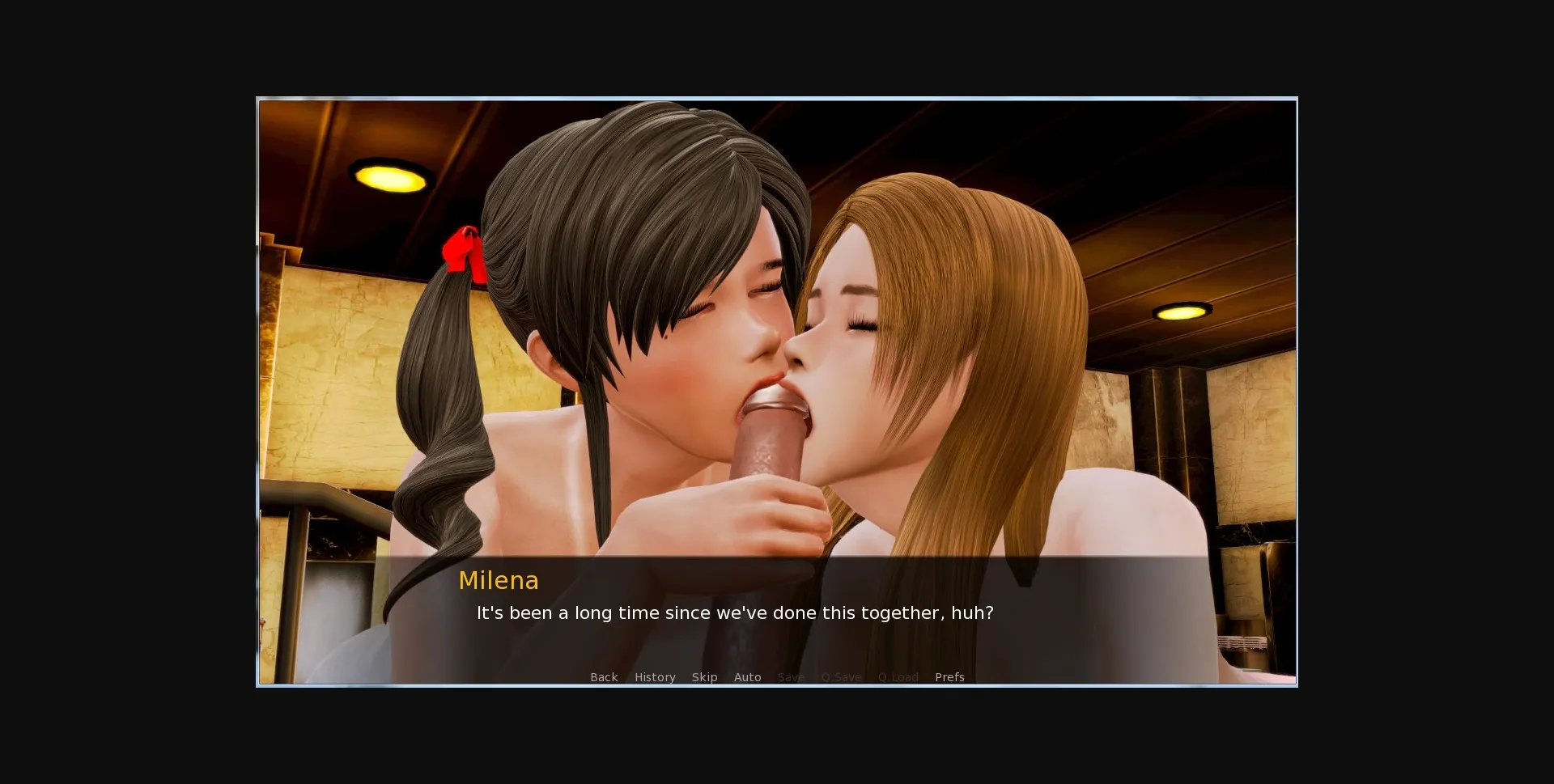The image size is (1554, 784).
Task: Enable Skip mode to fast-forward text
Action: click(x=705, y=677)
